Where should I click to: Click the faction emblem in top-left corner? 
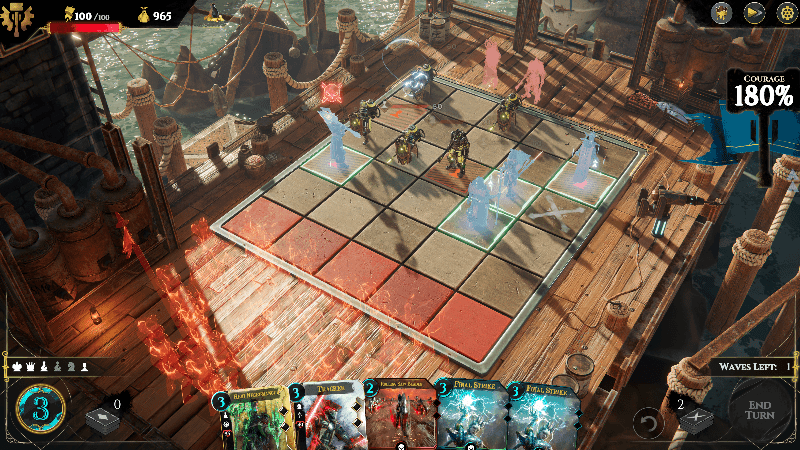(x=18, y=16)
